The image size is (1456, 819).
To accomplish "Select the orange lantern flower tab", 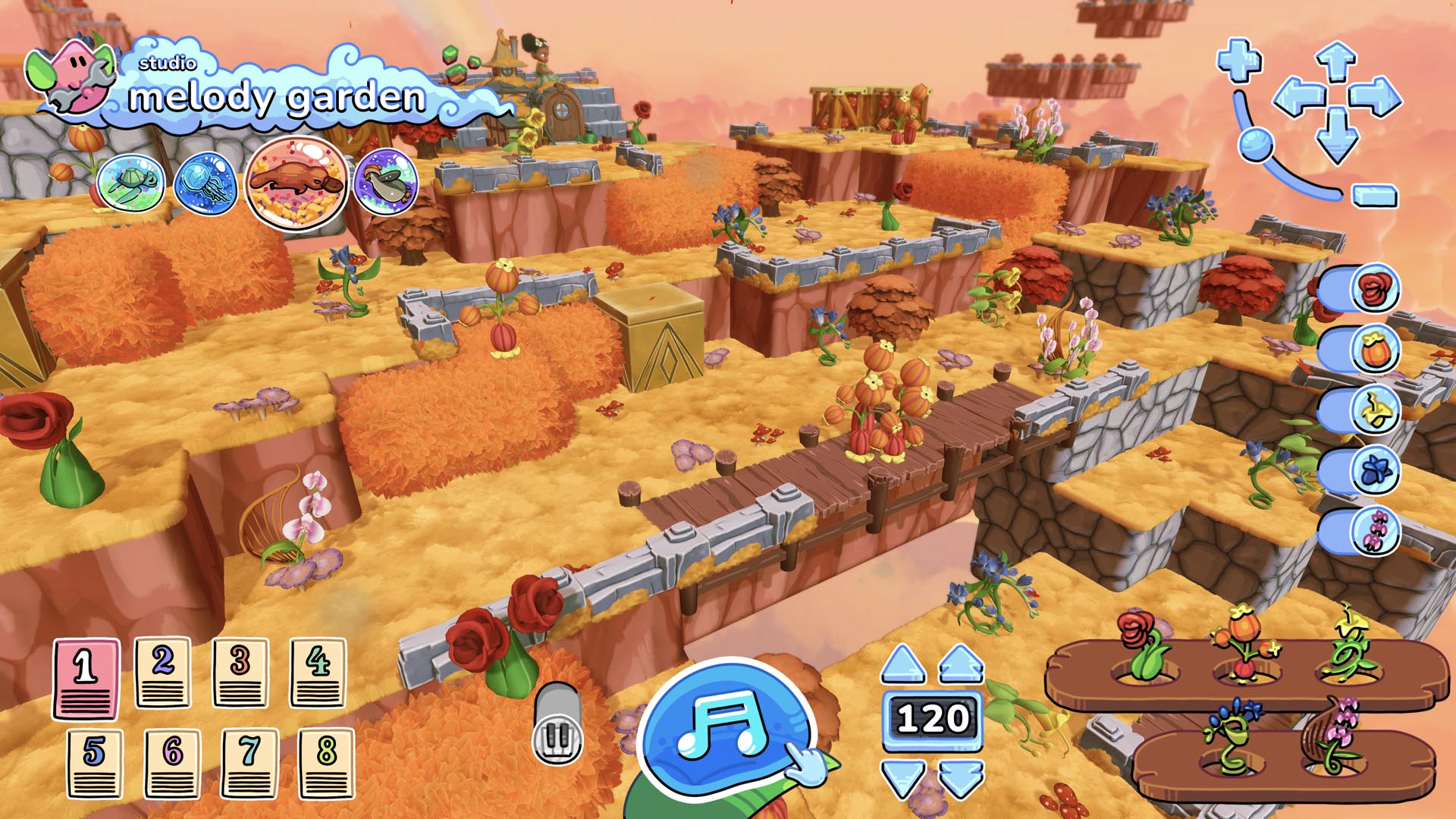I will pos(1374,350).
